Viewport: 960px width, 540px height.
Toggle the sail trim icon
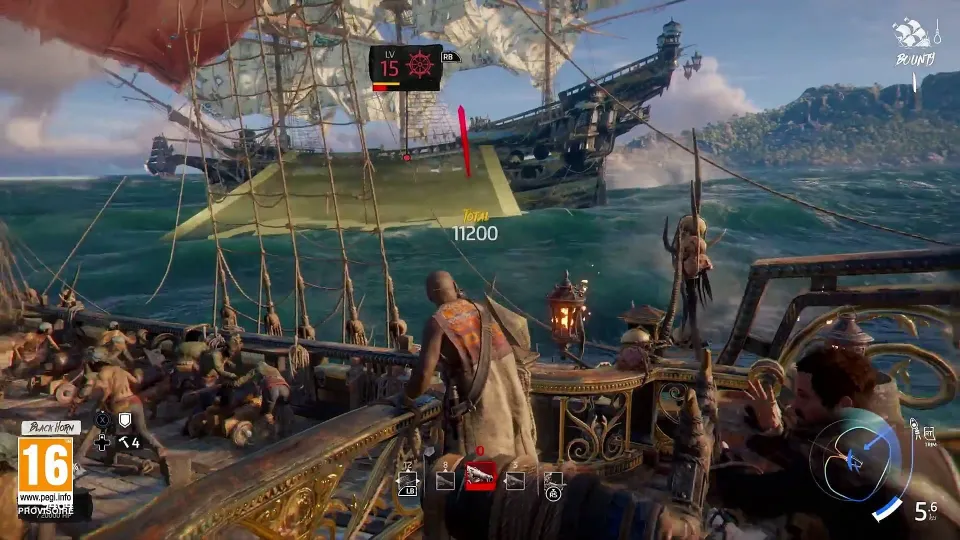pos(929,432)
